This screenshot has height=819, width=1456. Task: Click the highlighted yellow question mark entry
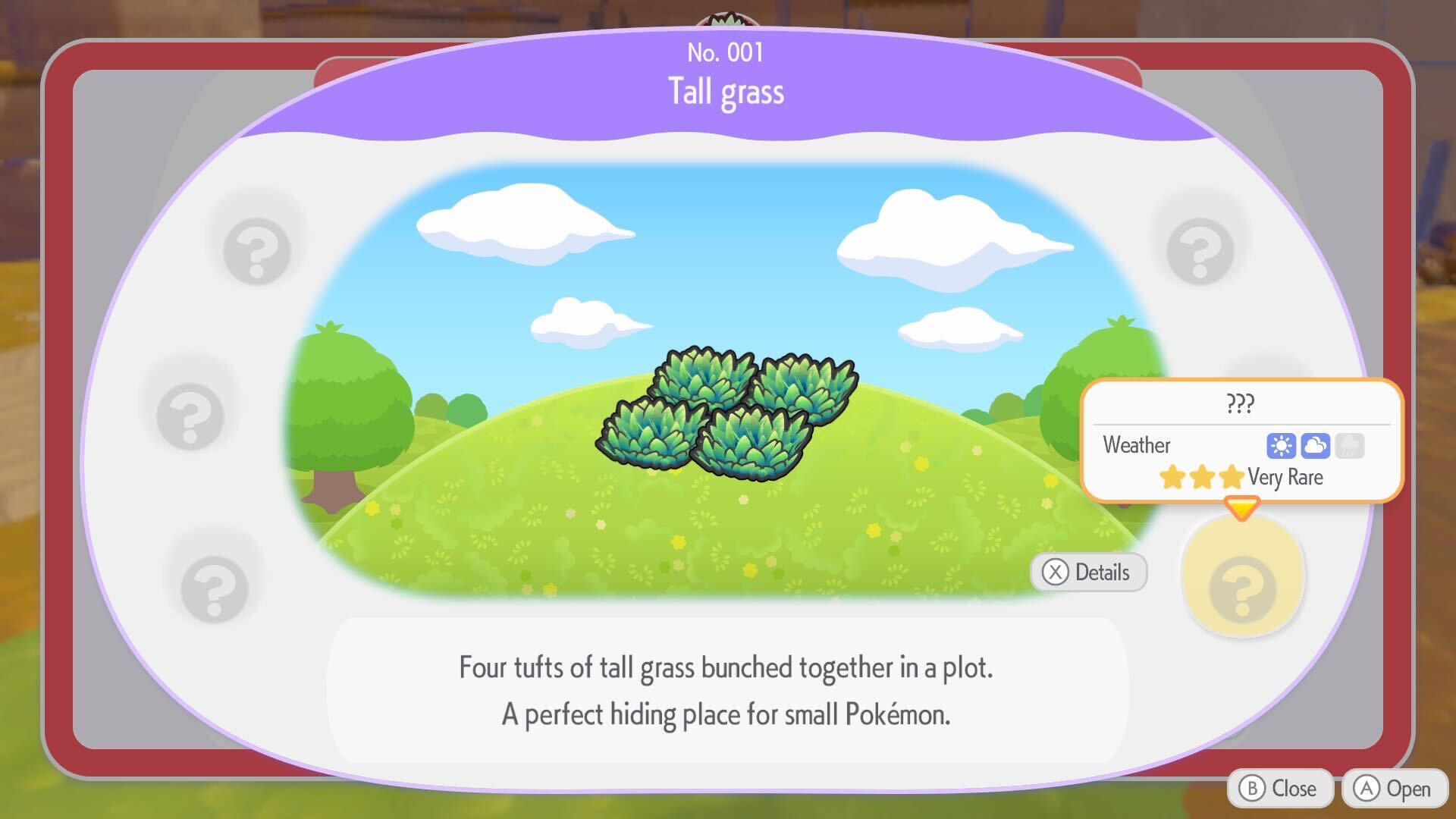point(1241,576)
